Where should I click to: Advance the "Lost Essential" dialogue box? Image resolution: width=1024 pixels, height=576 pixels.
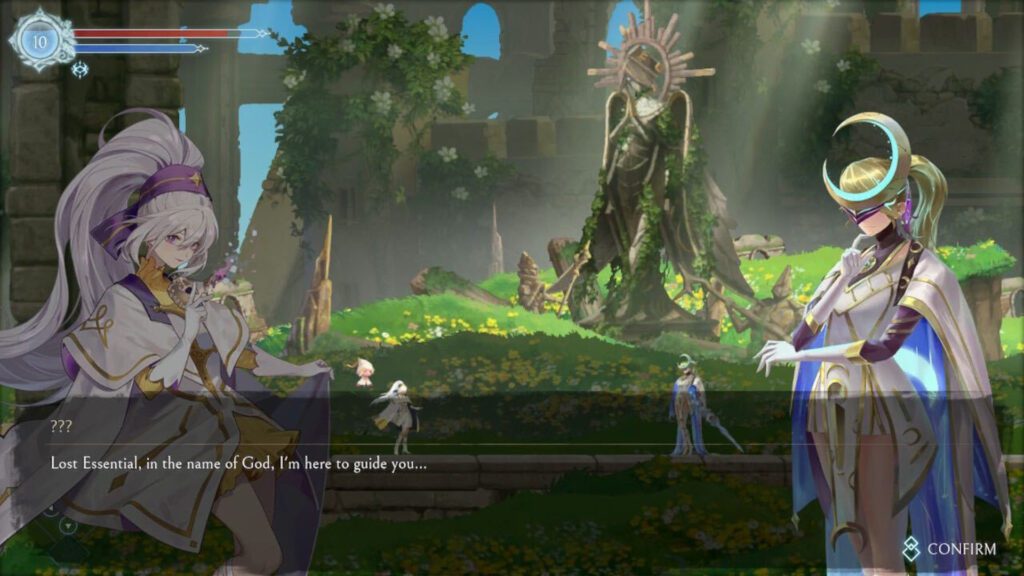[400, 464]
